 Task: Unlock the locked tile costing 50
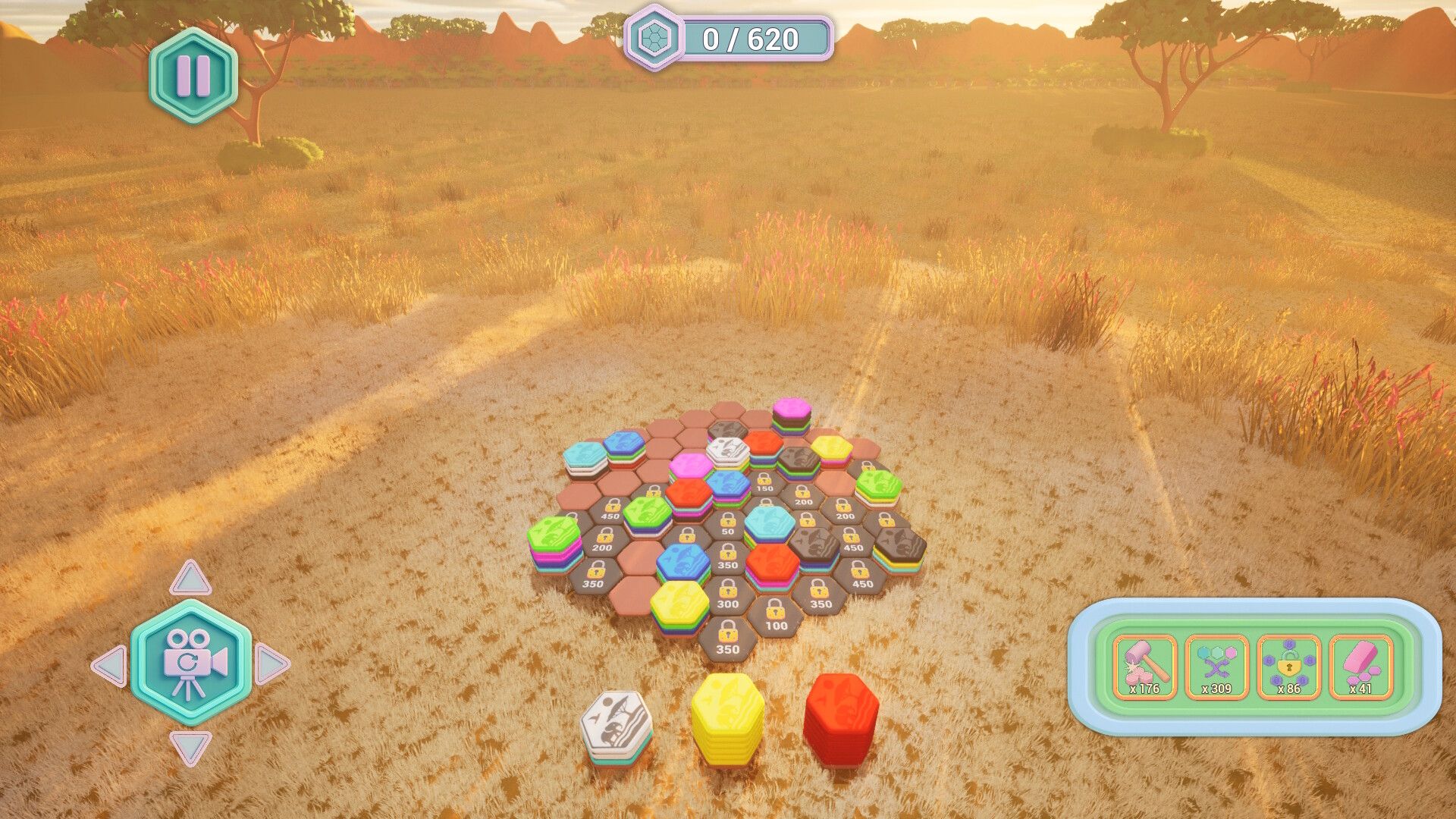coord(728,525)
